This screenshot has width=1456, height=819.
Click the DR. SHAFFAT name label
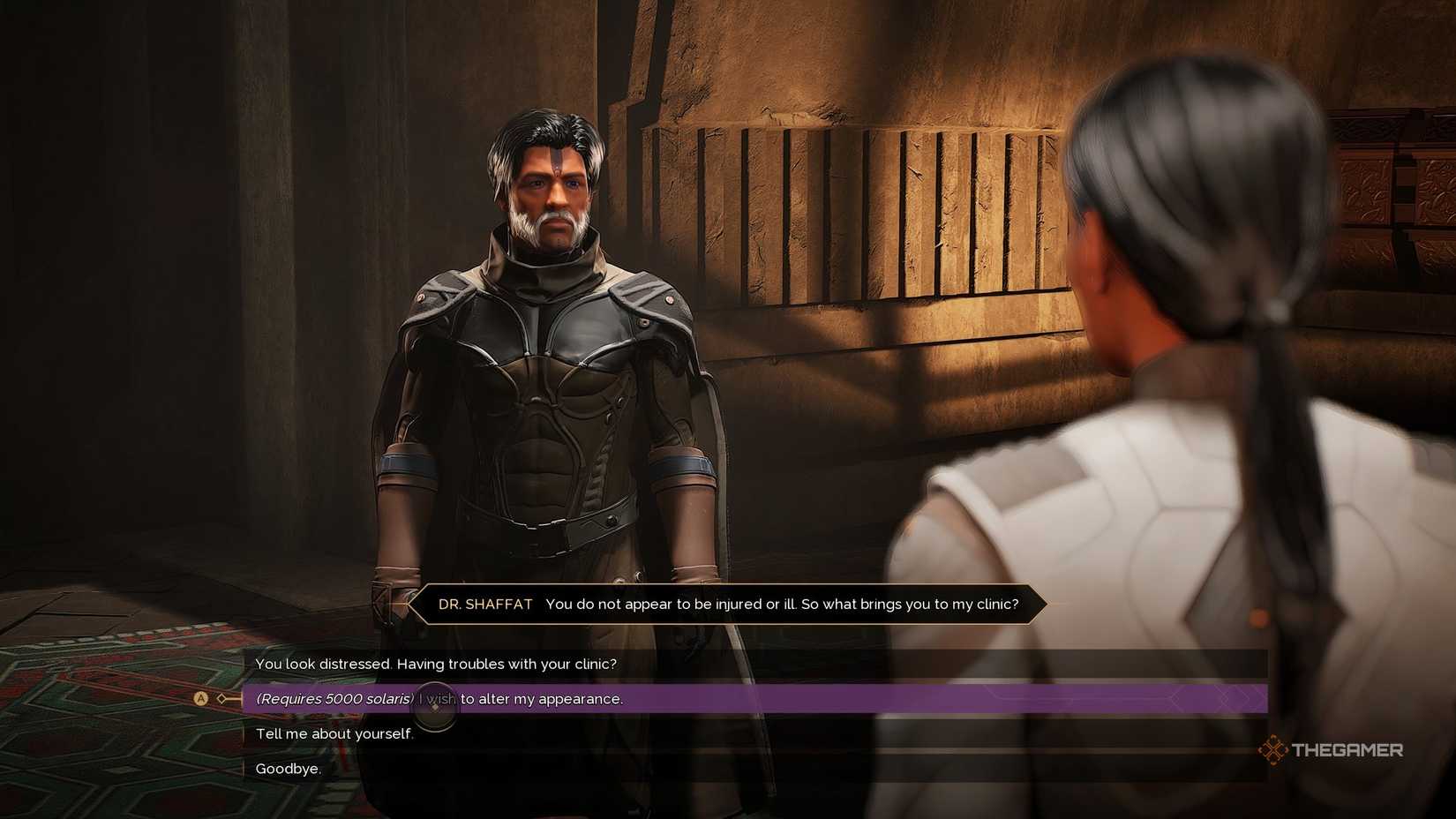pos(484,605)
